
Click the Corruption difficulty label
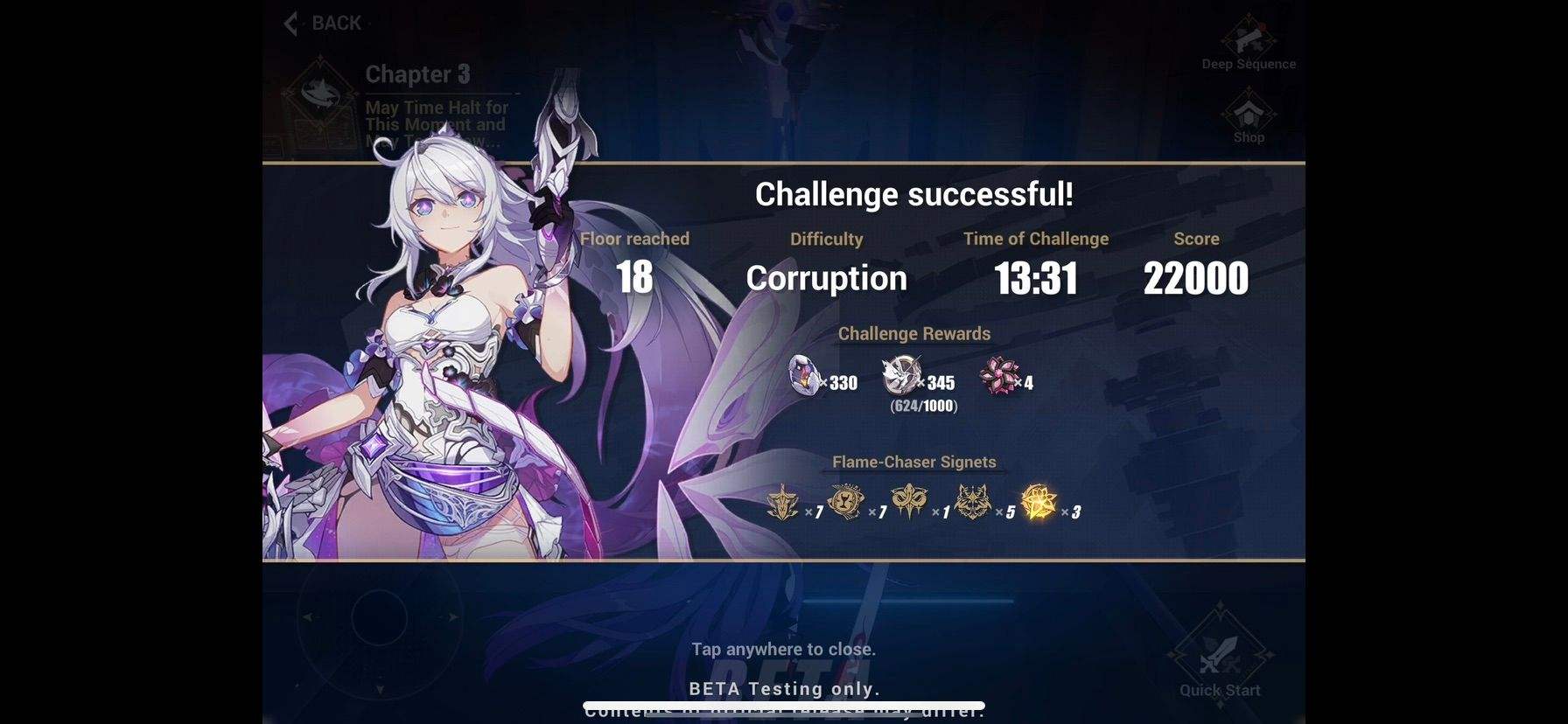826,278
